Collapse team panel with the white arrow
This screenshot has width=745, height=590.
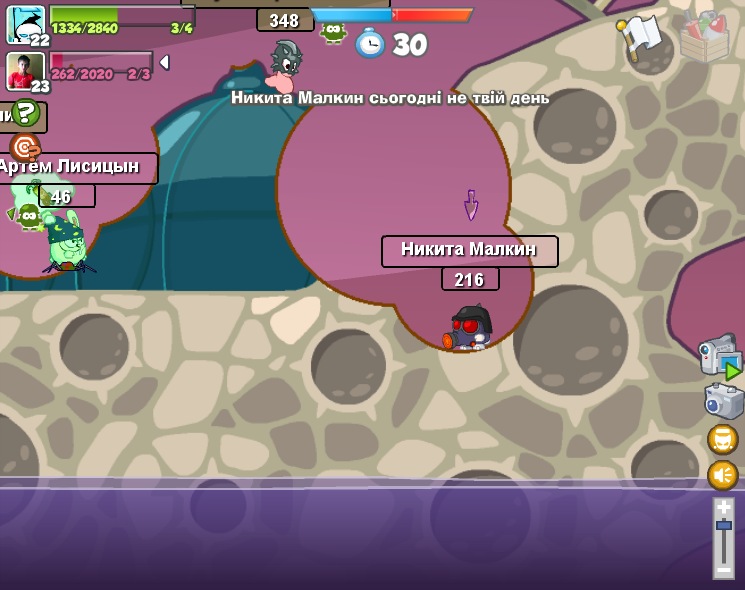tap(164, 62)
